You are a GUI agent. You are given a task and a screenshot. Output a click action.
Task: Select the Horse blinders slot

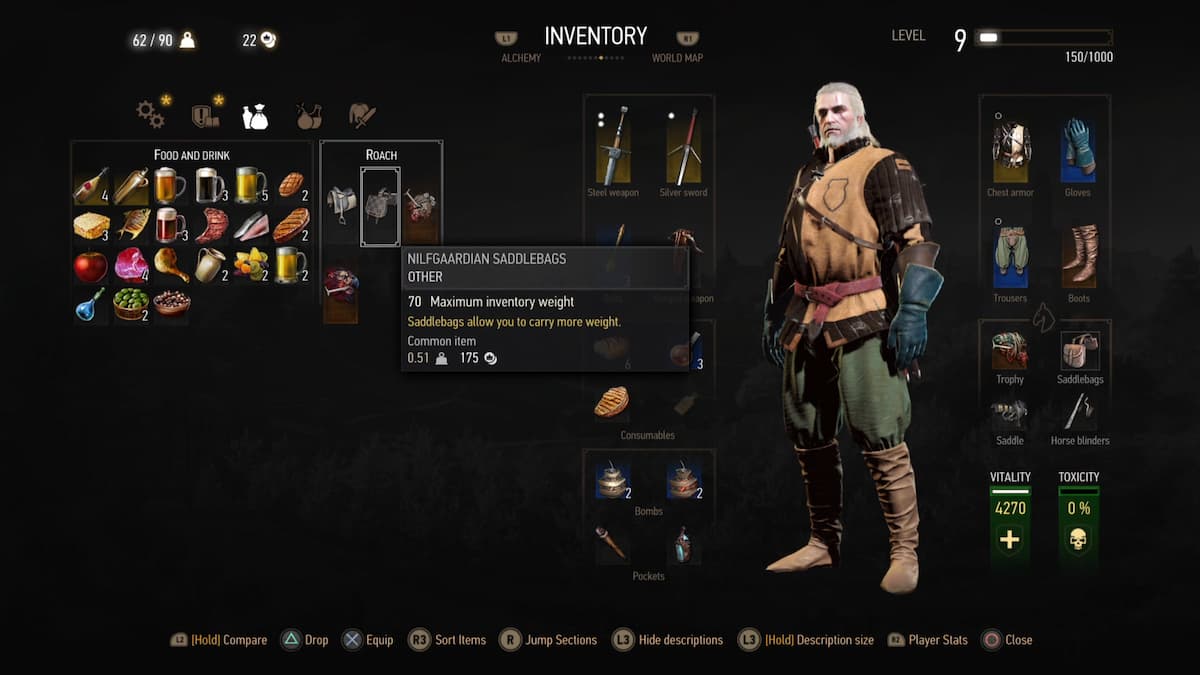pos(1079,412)
